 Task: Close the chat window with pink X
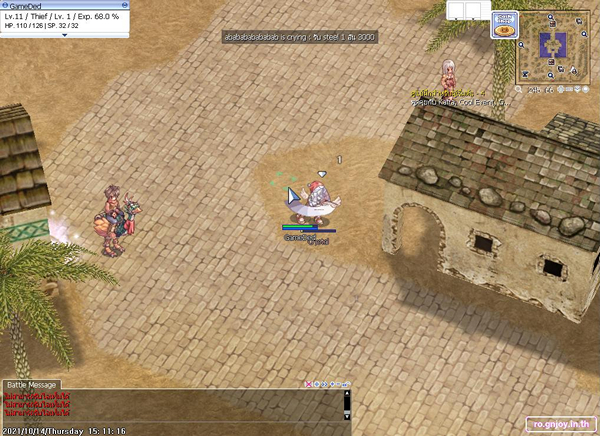[307, 384]
